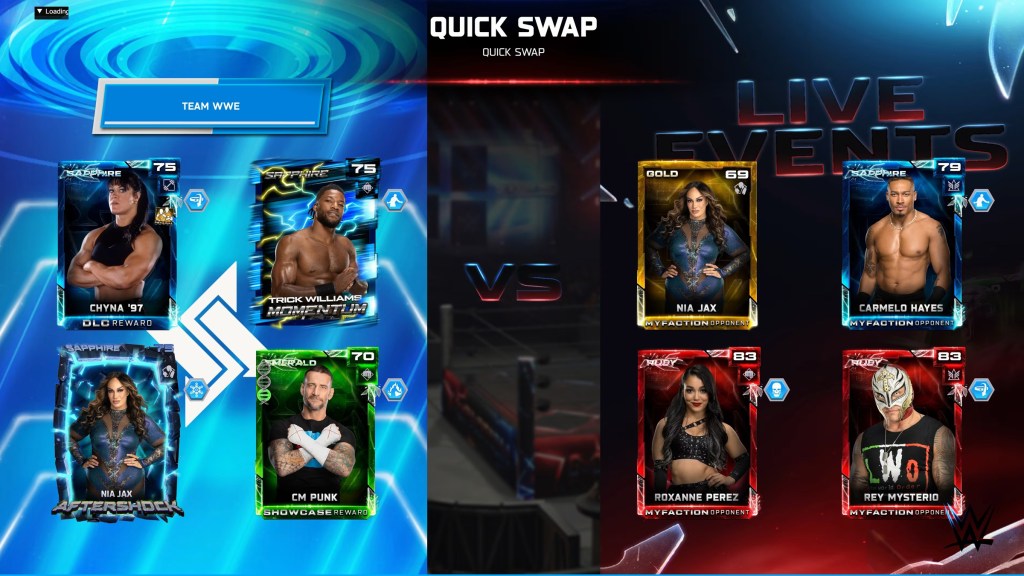Click the hexagon icon beside CM Punk

[395, 389]
